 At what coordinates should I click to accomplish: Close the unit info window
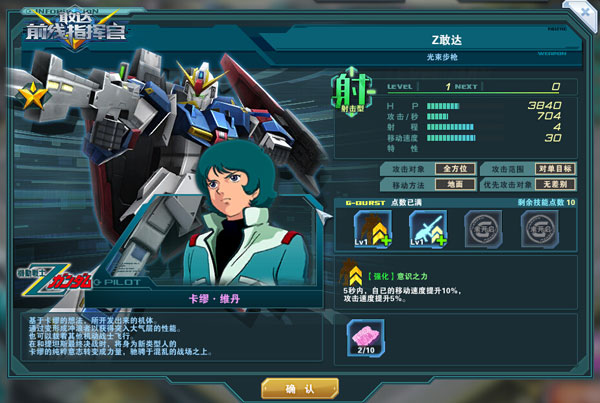[583, 12]
